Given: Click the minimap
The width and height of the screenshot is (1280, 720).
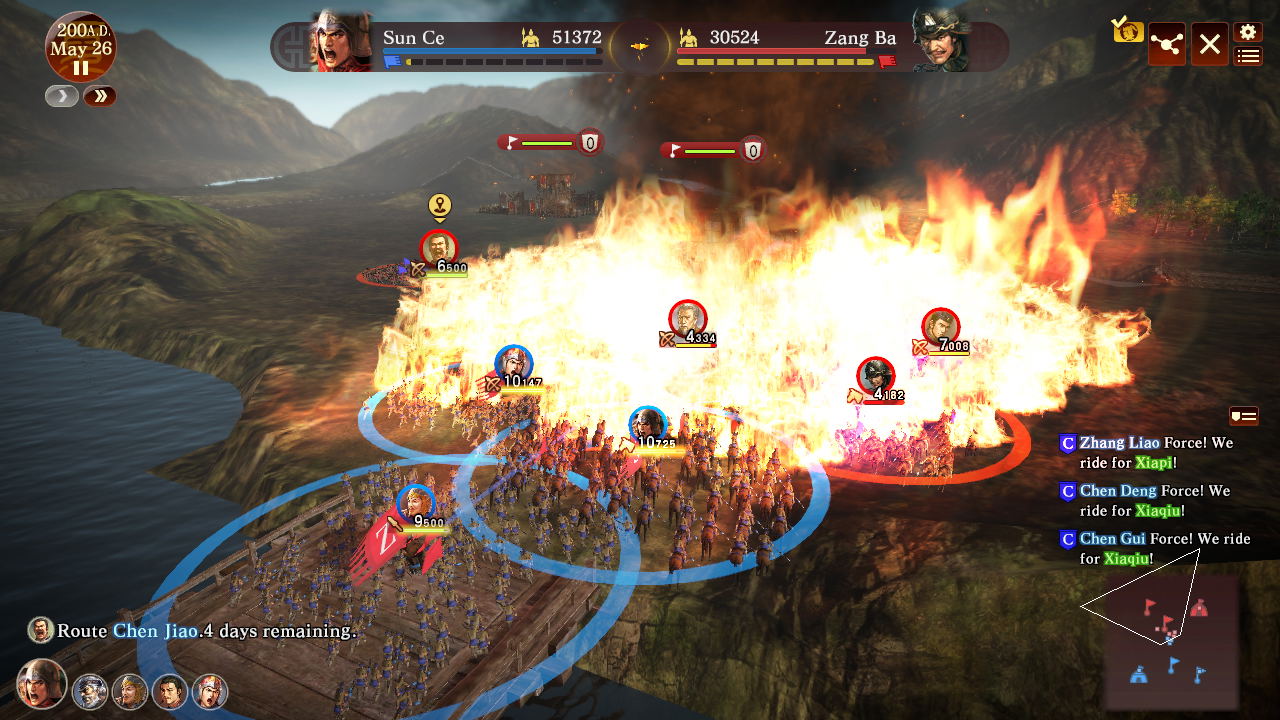Looking at the screenshot, I should (1171, 640).
